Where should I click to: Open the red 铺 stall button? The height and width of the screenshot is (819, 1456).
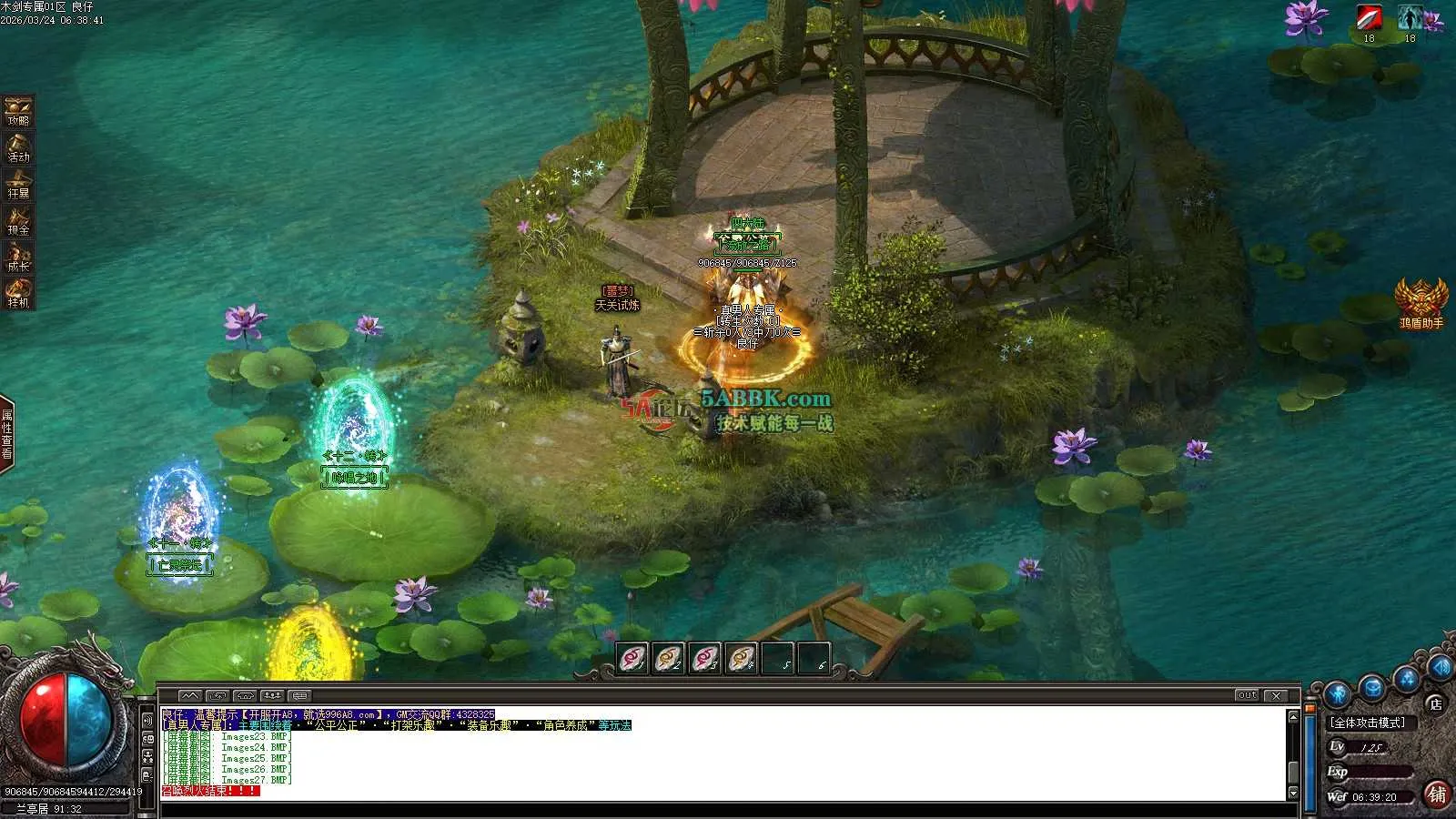tap(1437, 794)
